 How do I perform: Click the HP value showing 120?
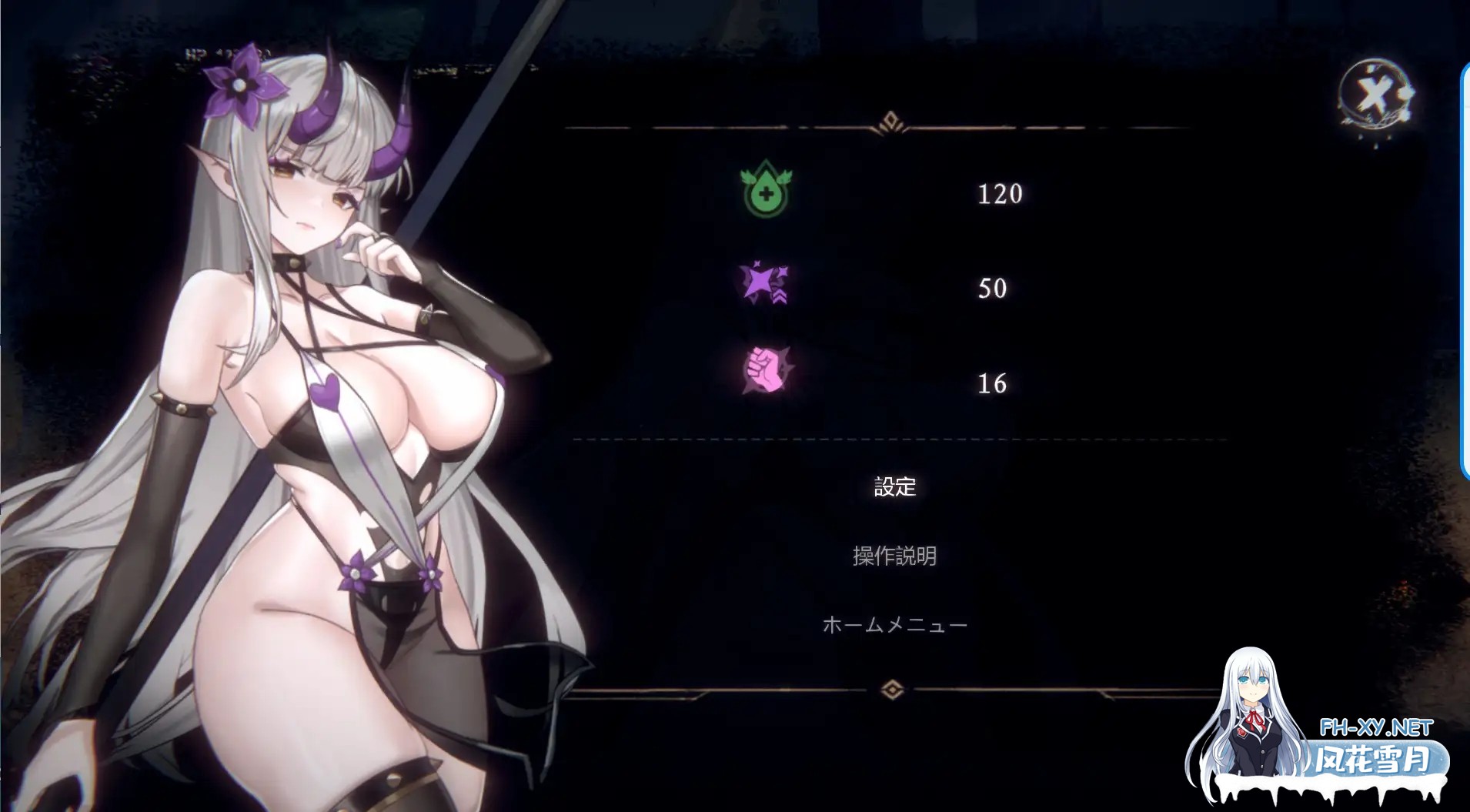click(1000, 195)
